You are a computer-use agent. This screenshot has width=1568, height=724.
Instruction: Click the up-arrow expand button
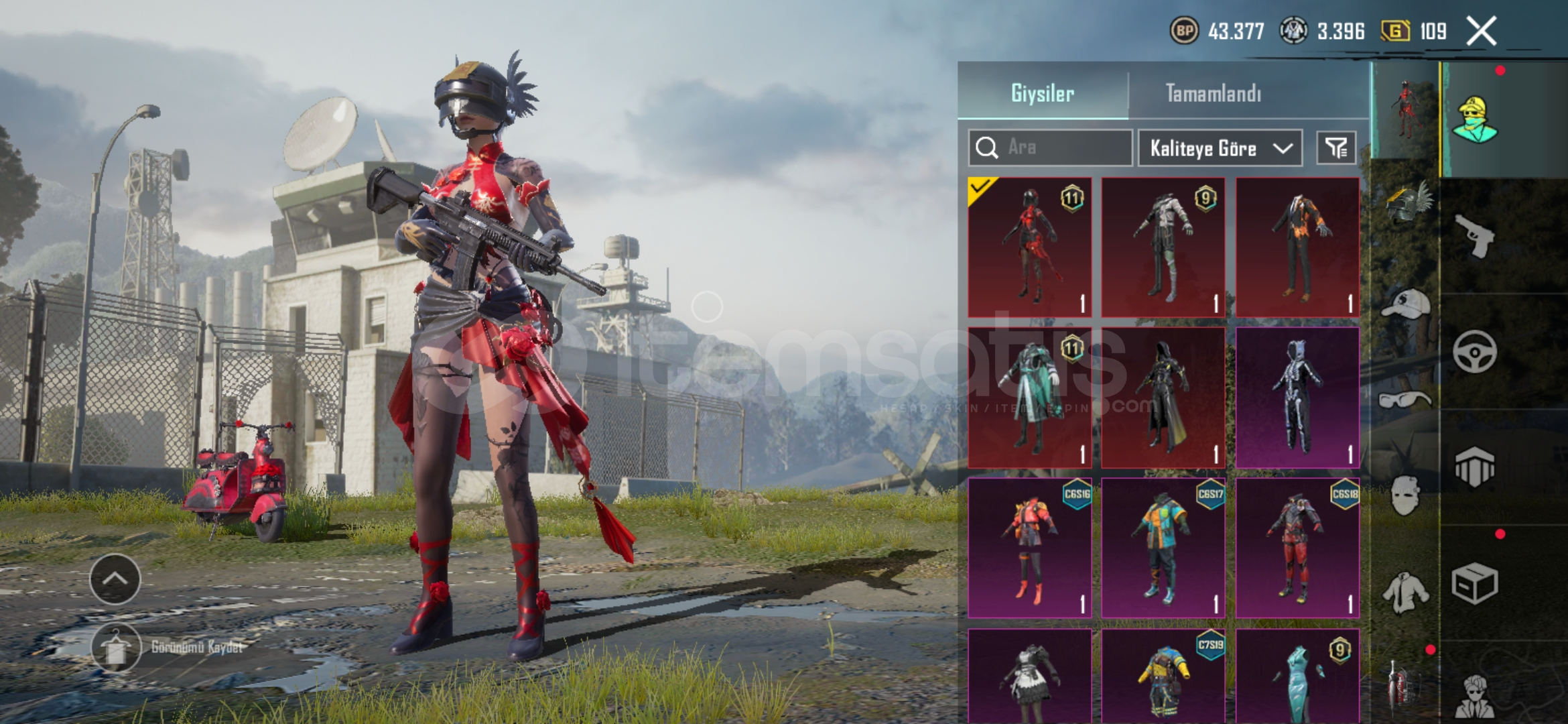(x=115, y=579)
